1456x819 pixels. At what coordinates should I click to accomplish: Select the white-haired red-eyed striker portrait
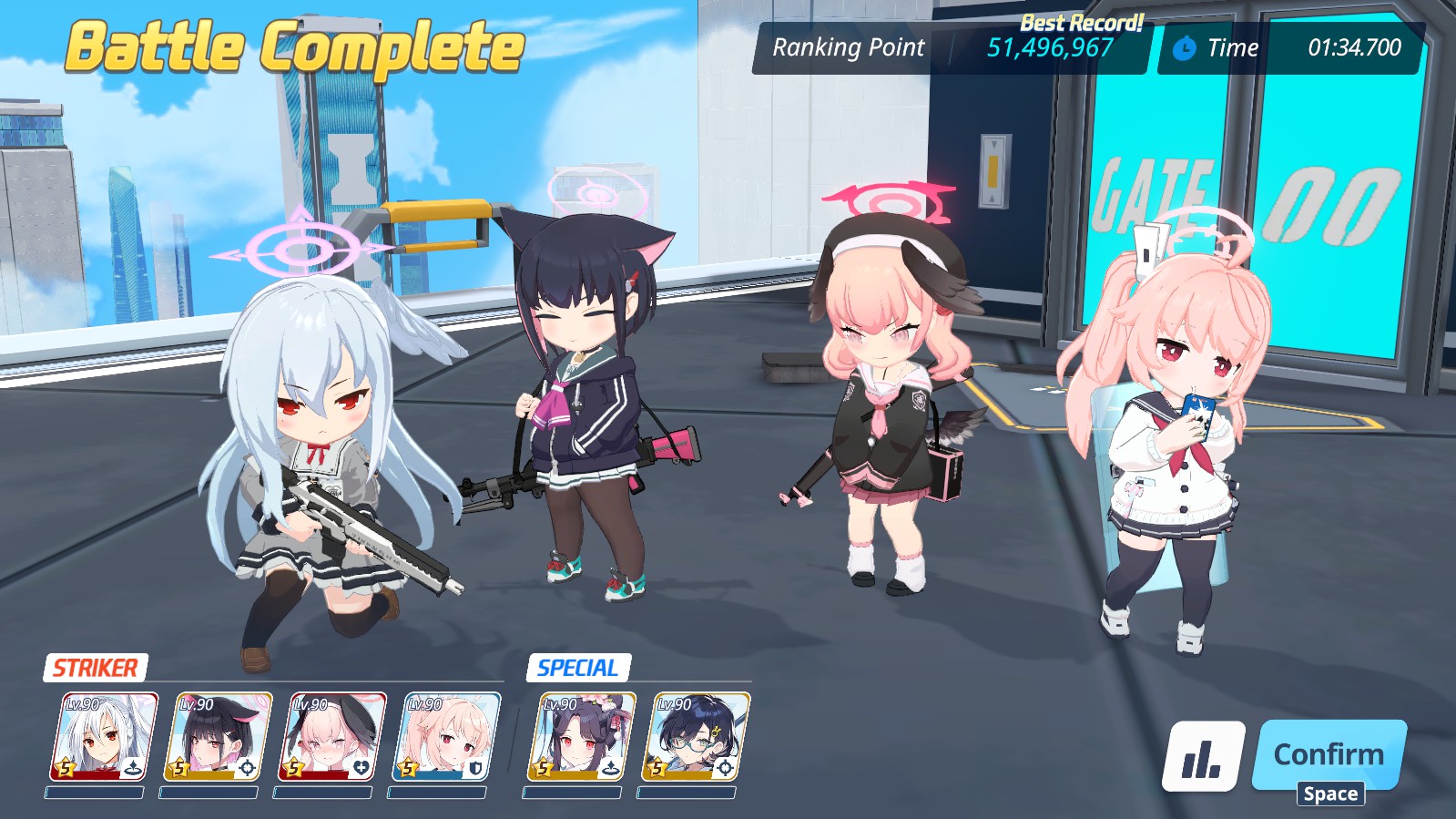tap(104, 737)
